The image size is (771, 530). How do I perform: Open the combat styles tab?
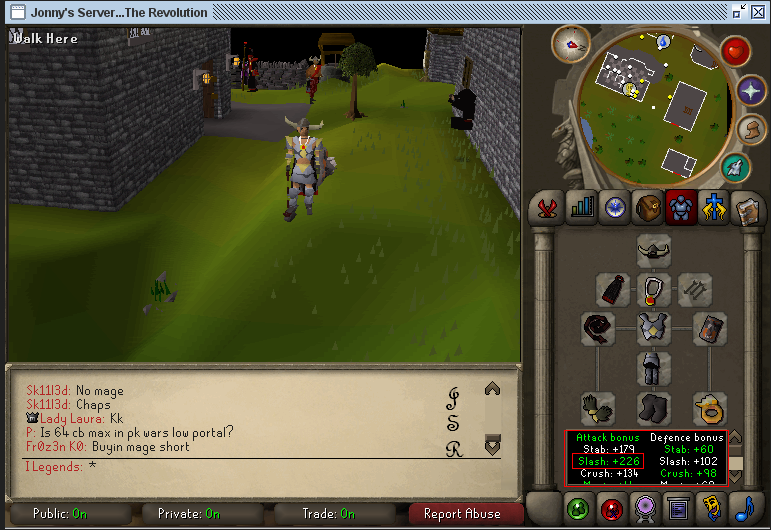[548, 207]
